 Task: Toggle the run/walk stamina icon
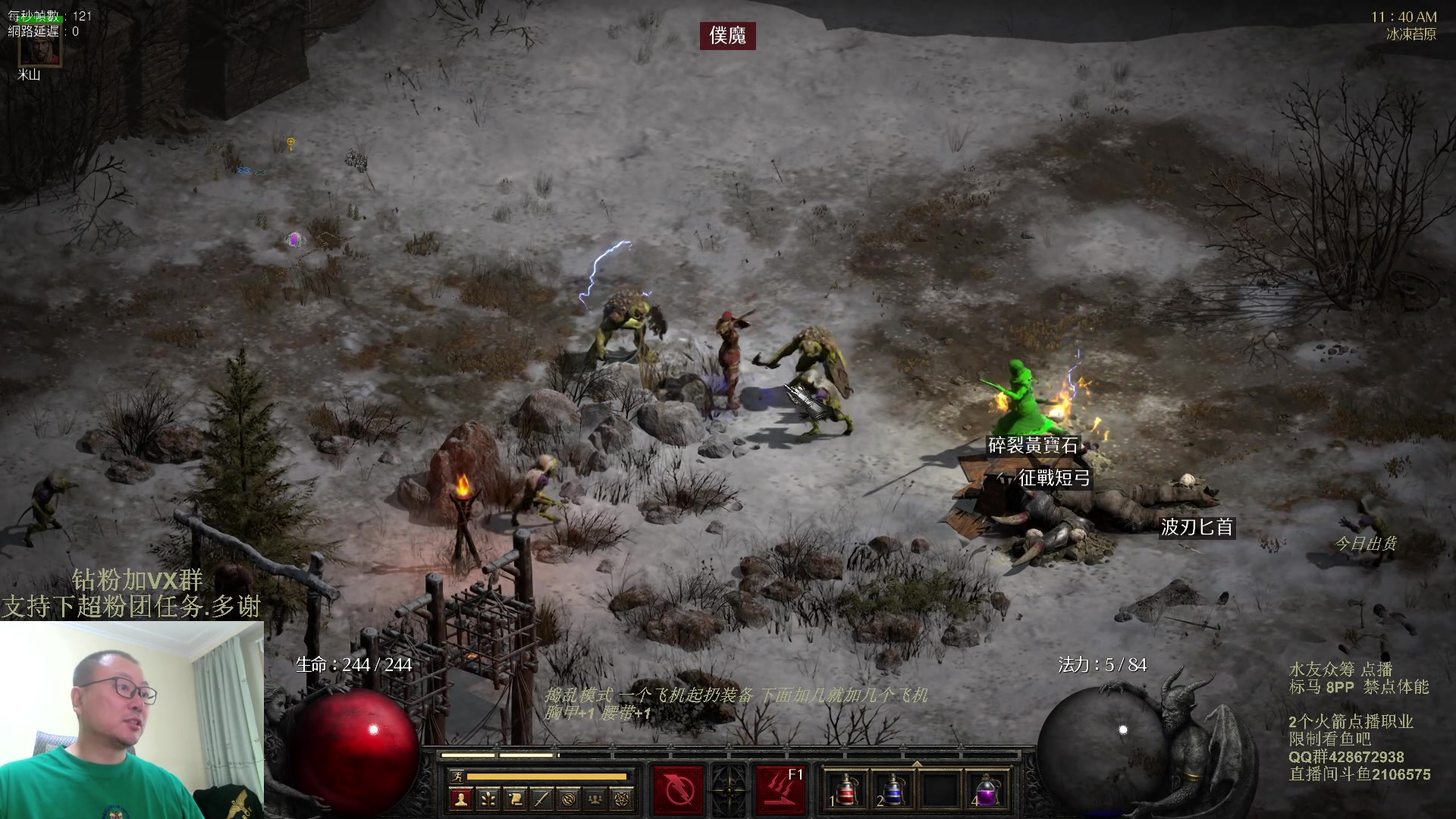[457, 776]
